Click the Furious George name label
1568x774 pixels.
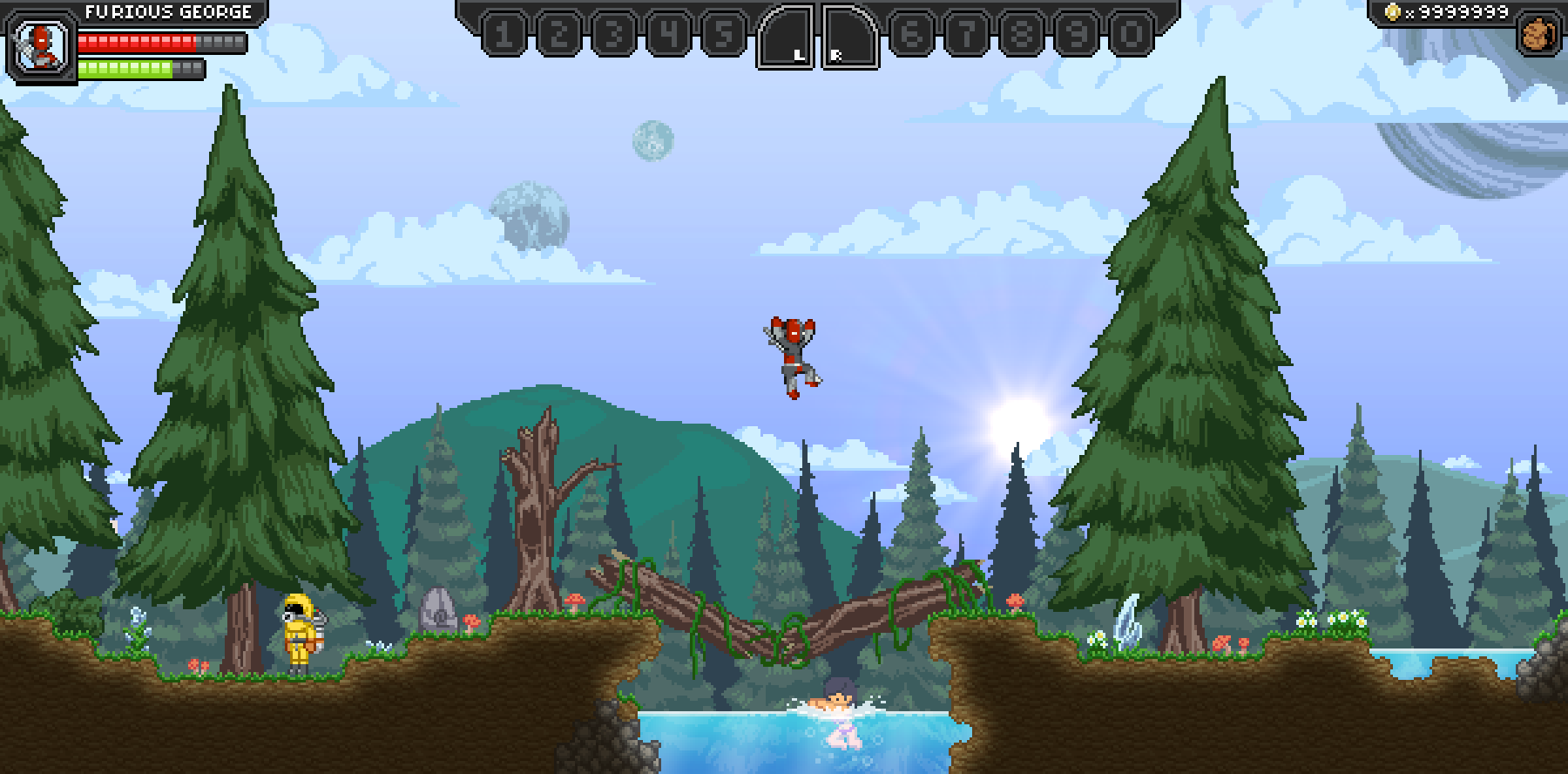[x=166, y=12]
